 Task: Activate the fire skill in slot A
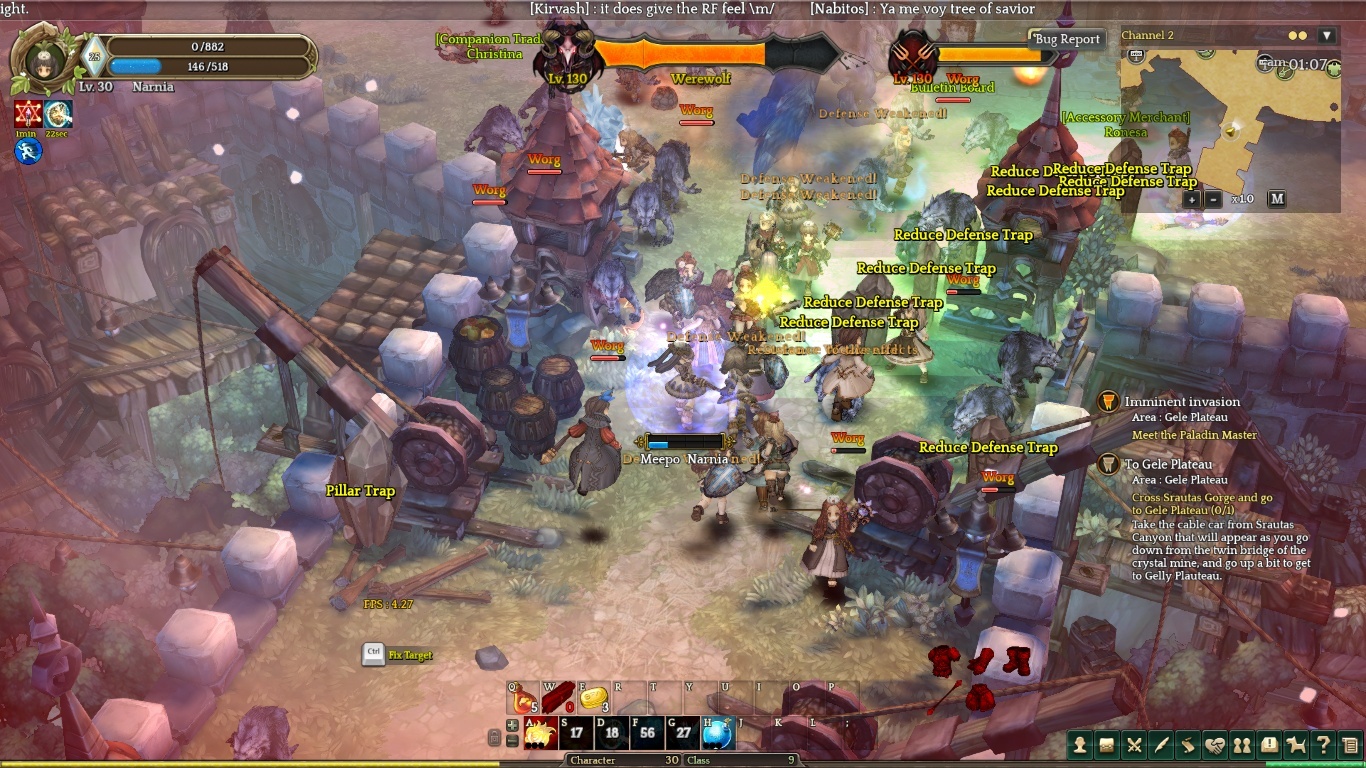[541, 733]
